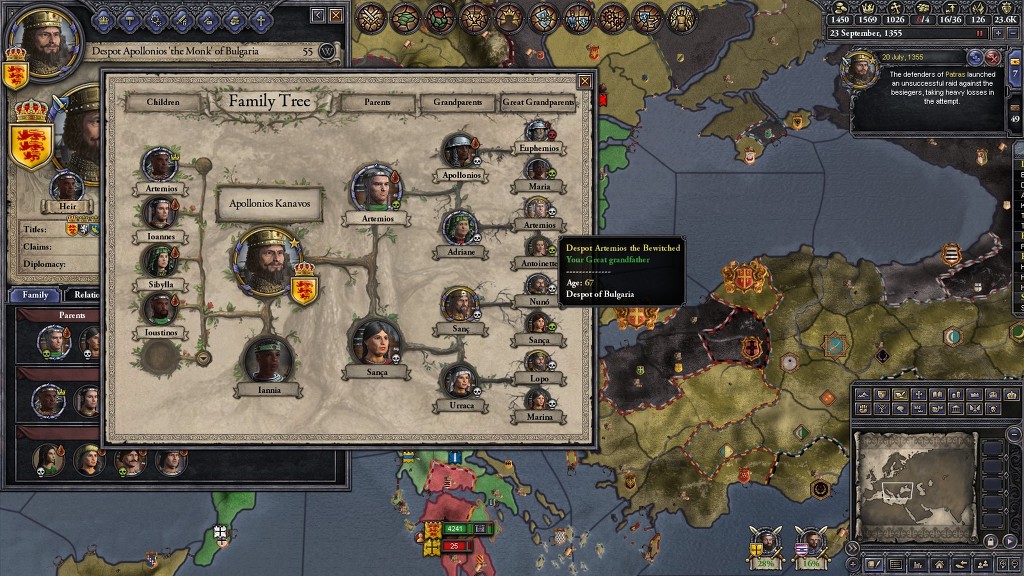
Task: Click Iannia's portrait below Apollonios
Action: pyautogui.click(x=268, y=359)
